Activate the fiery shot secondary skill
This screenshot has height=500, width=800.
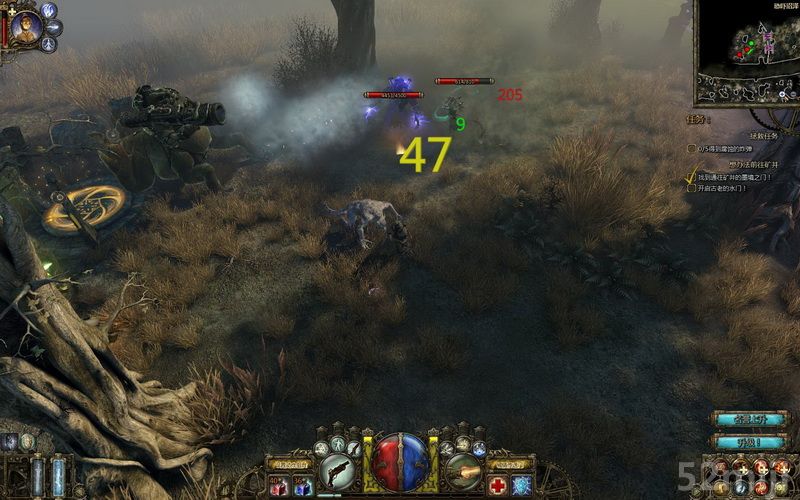(462, 468)
